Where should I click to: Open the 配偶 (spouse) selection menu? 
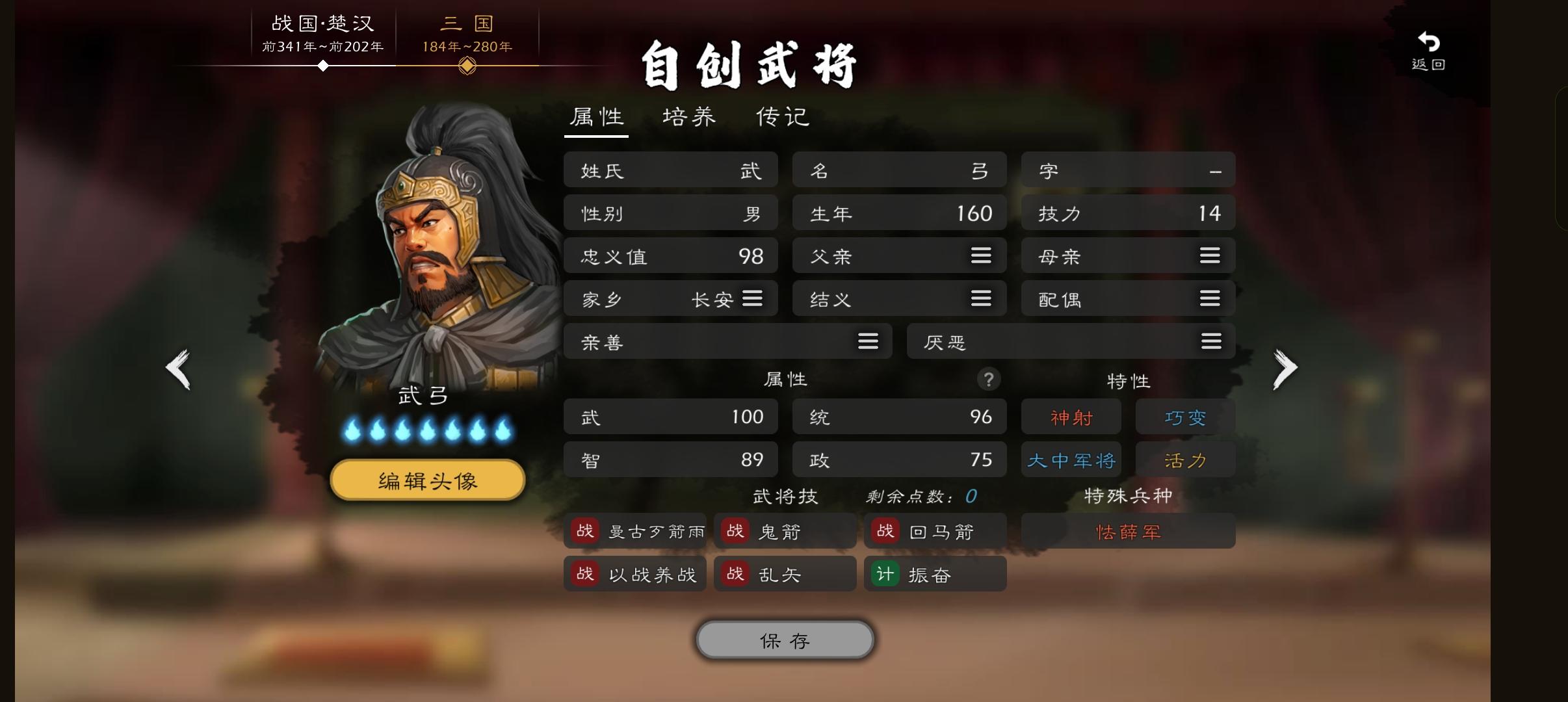pos(1209,298)
